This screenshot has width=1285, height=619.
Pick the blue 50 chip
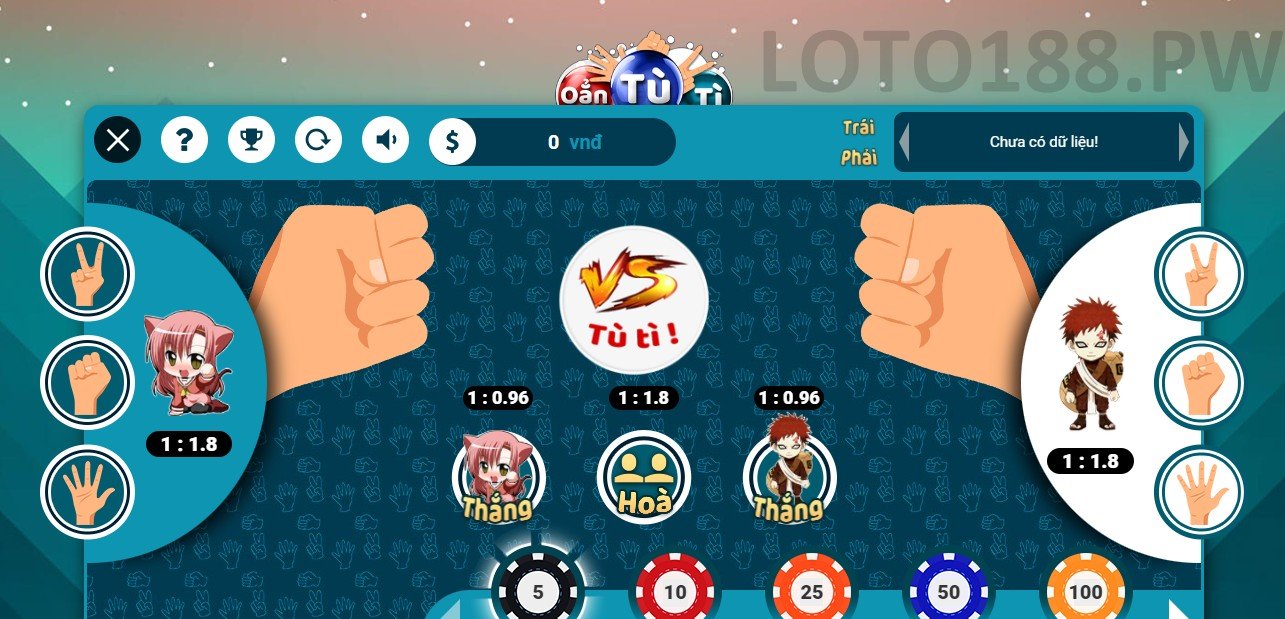949,591
